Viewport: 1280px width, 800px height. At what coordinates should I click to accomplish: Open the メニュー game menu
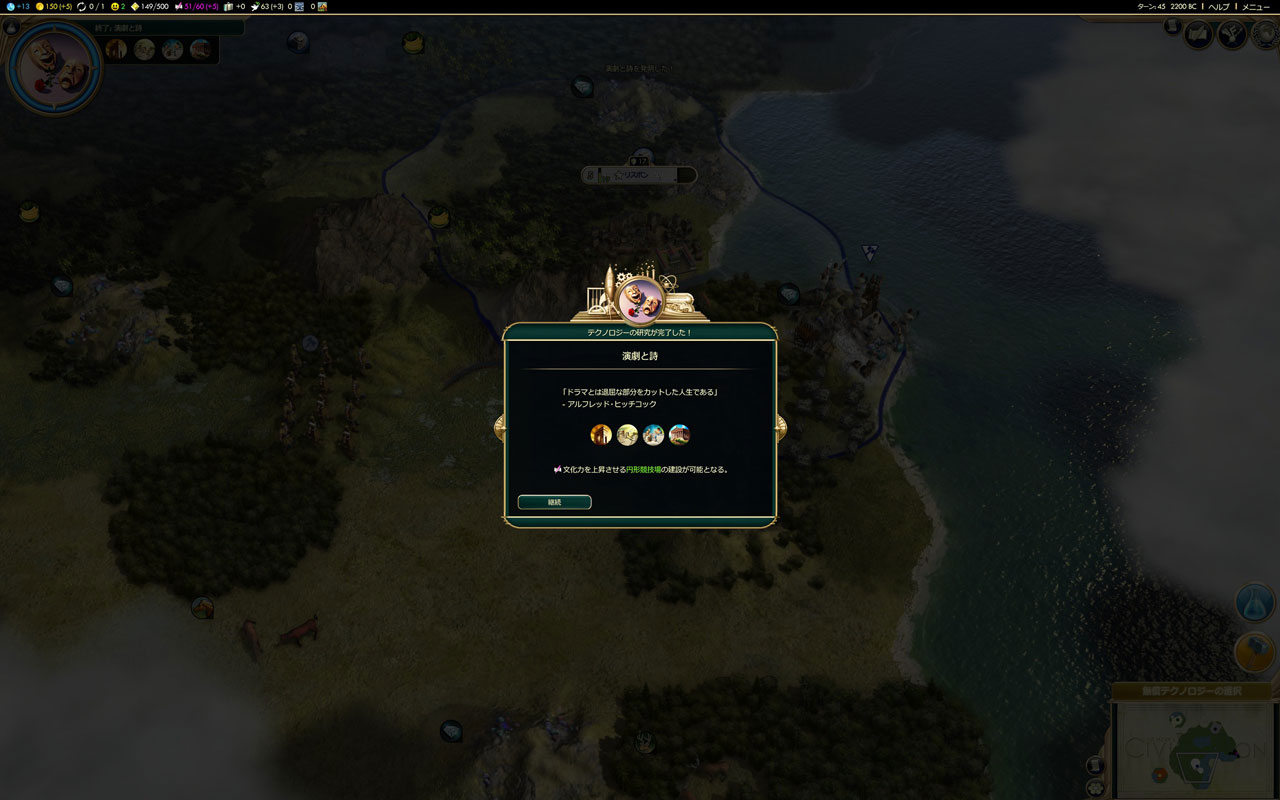pos(1255,6)
